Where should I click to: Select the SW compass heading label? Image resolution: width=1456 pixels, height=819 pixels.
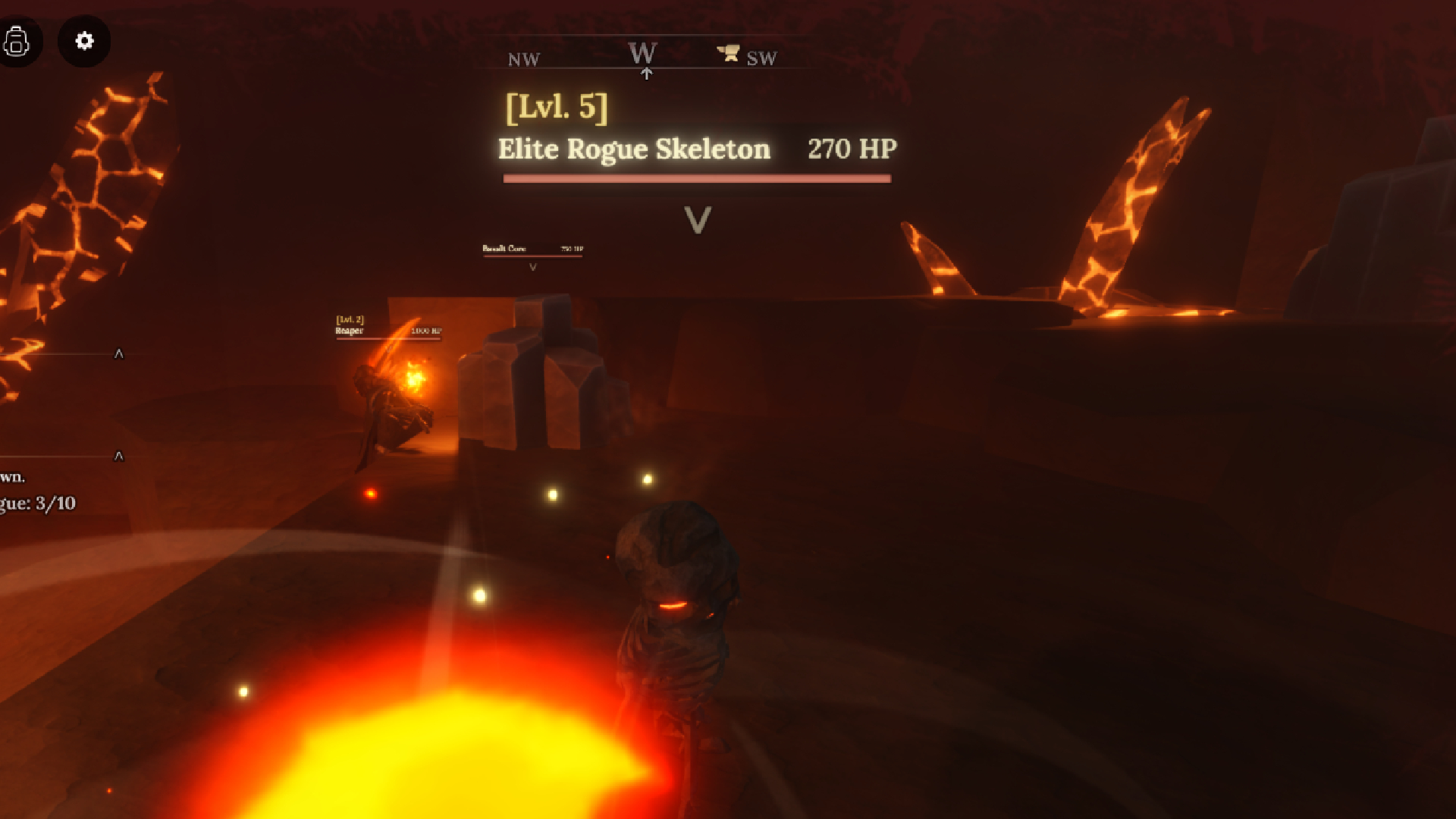tap(761, 58)
